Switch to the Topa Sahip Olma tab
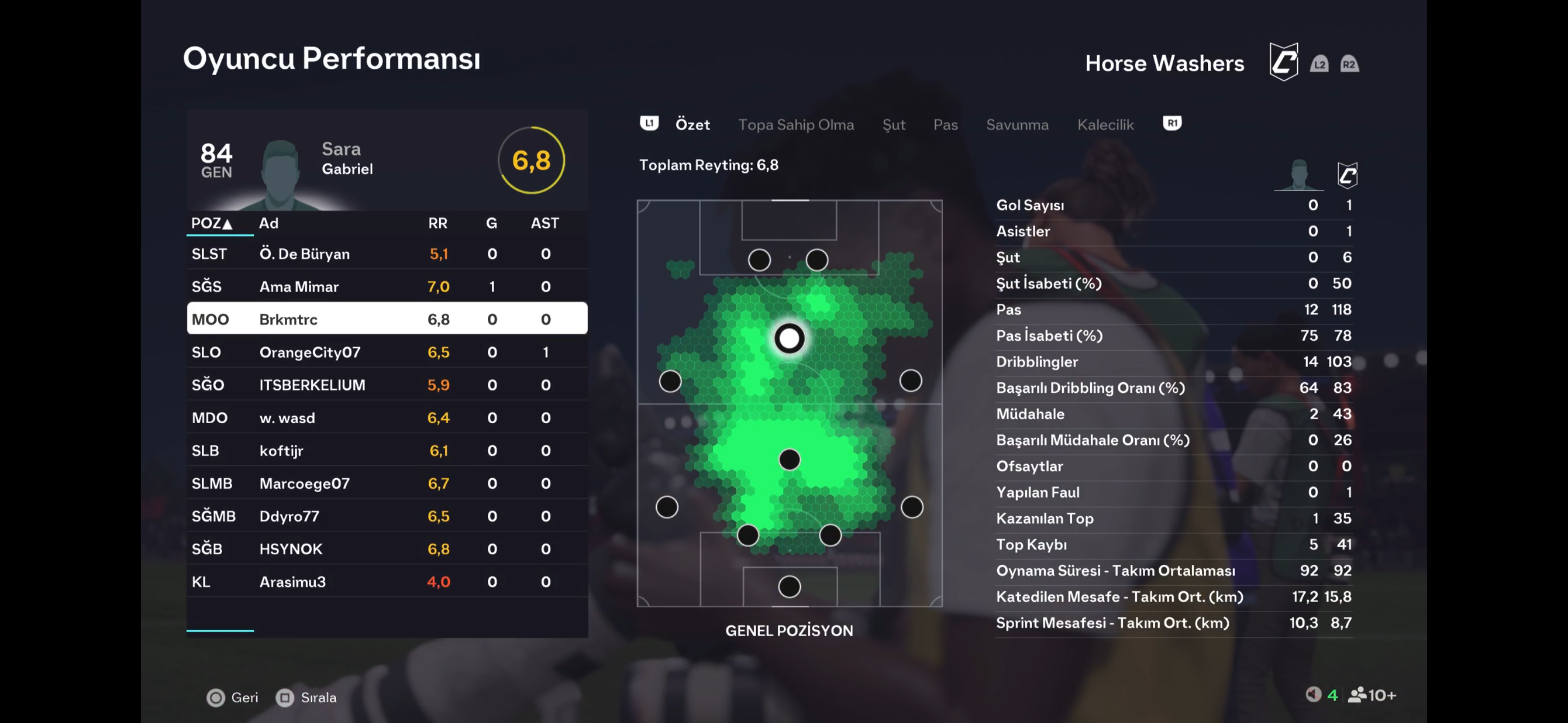The height and width of the screenshot is (723, 1568). click(796, 125)
